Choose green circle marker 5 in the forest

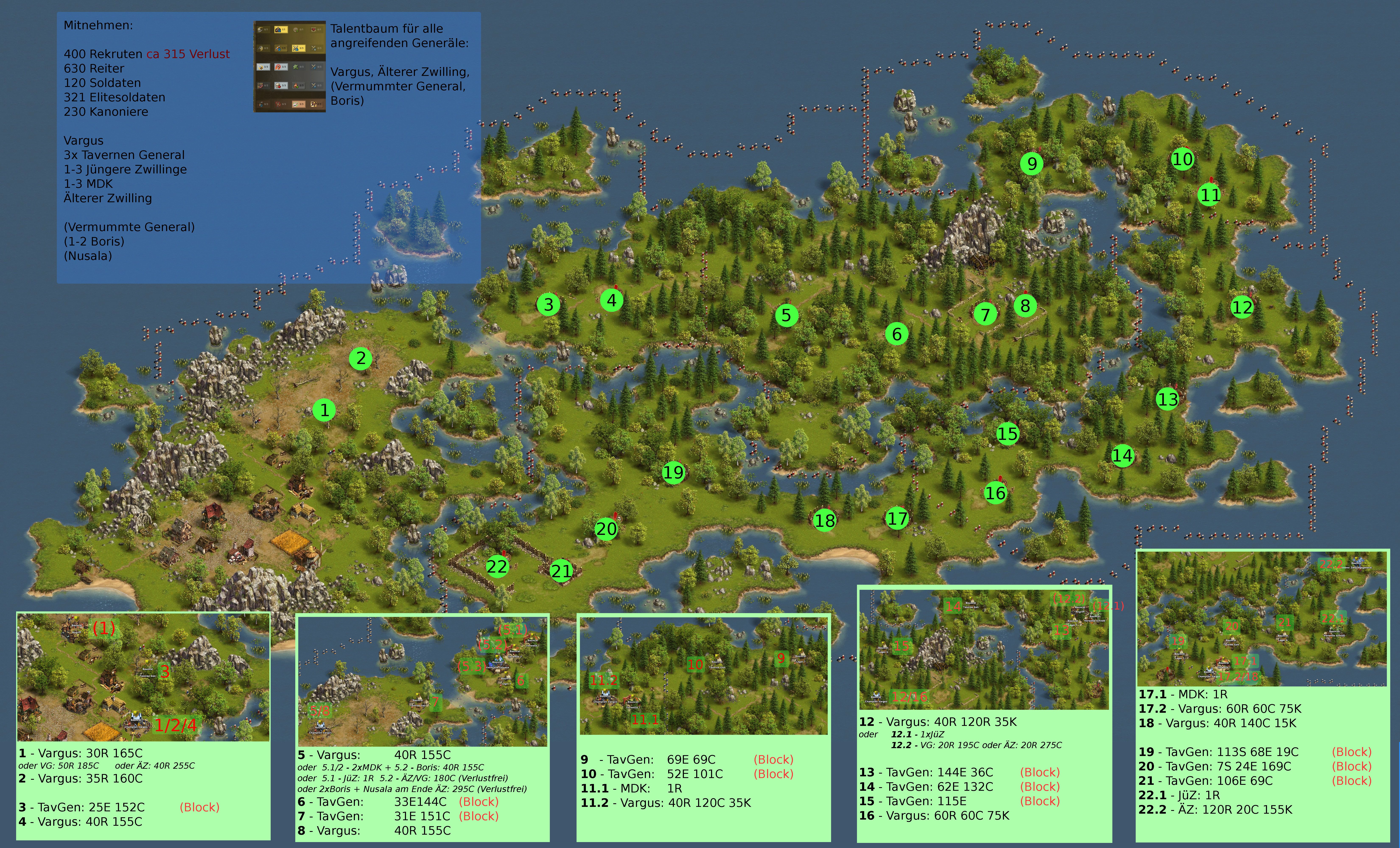point(786,315)
